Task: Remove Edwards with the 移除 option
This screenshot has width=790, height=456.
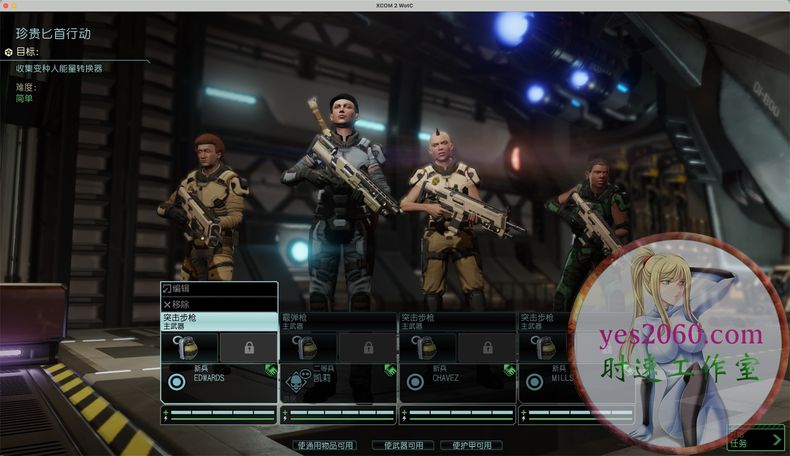Action: point(219,304)
